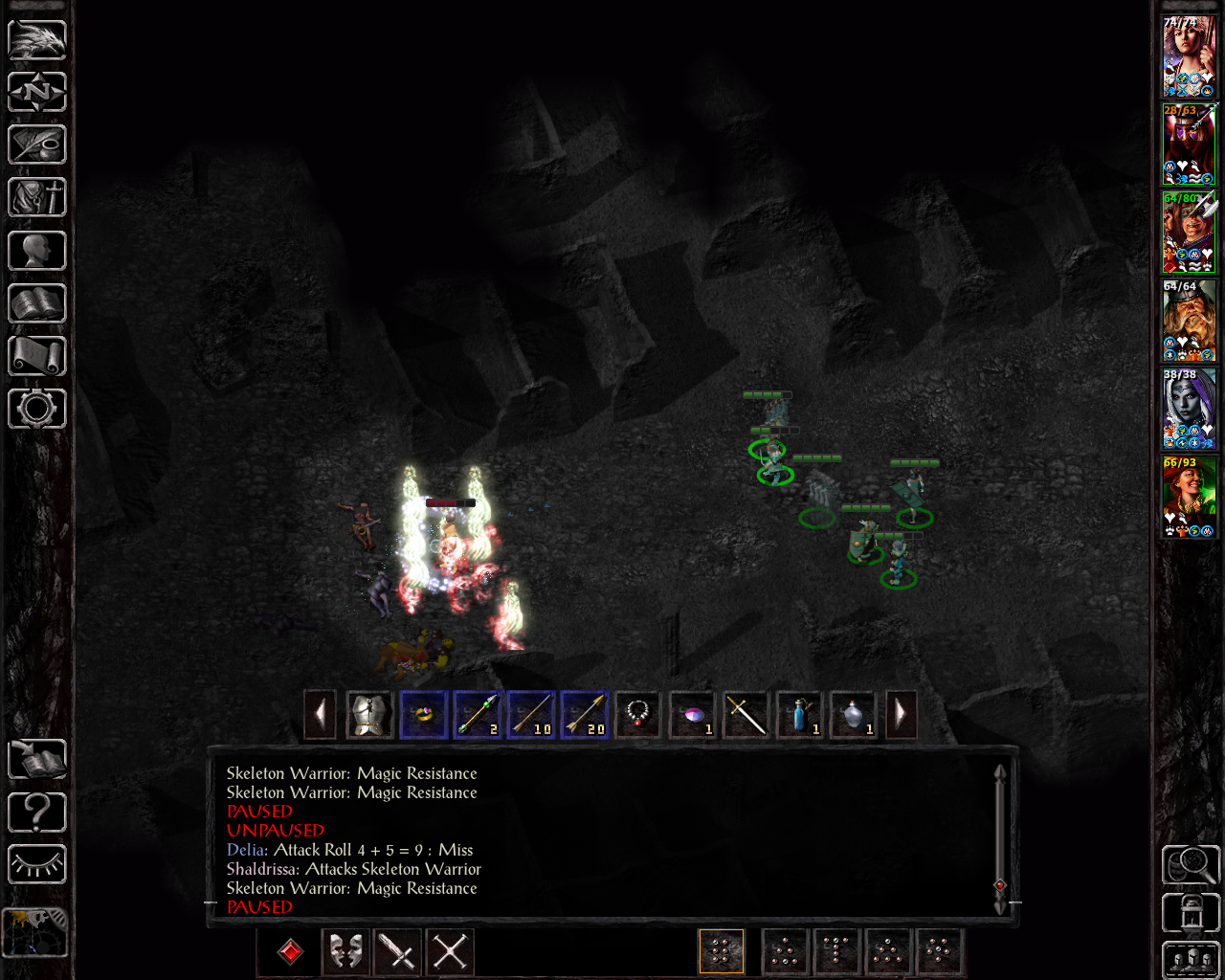Select the gold ring item slot
1225x980 pixels.
(423, 714)
